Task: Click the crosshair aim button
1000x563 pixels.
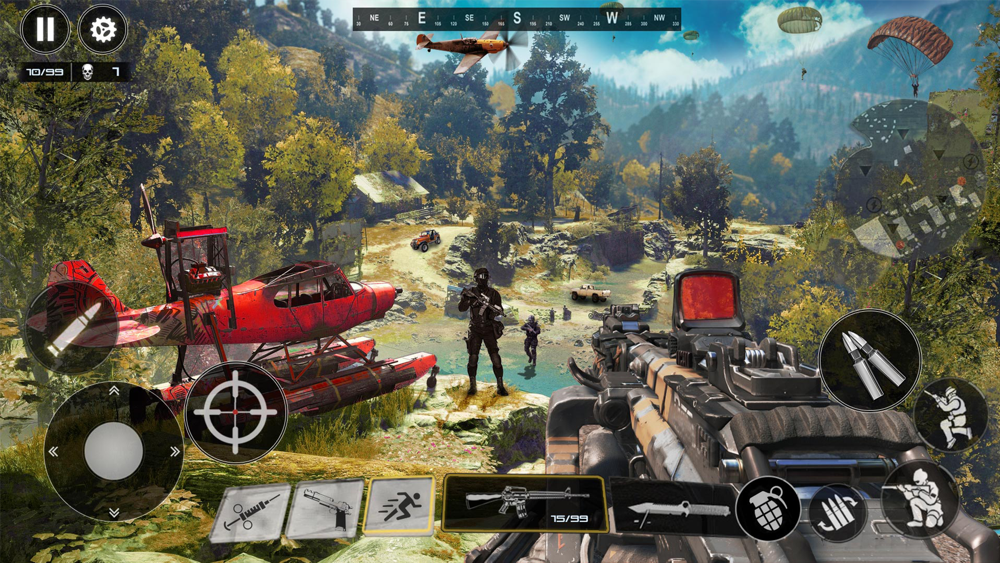Action: point(236,412)
